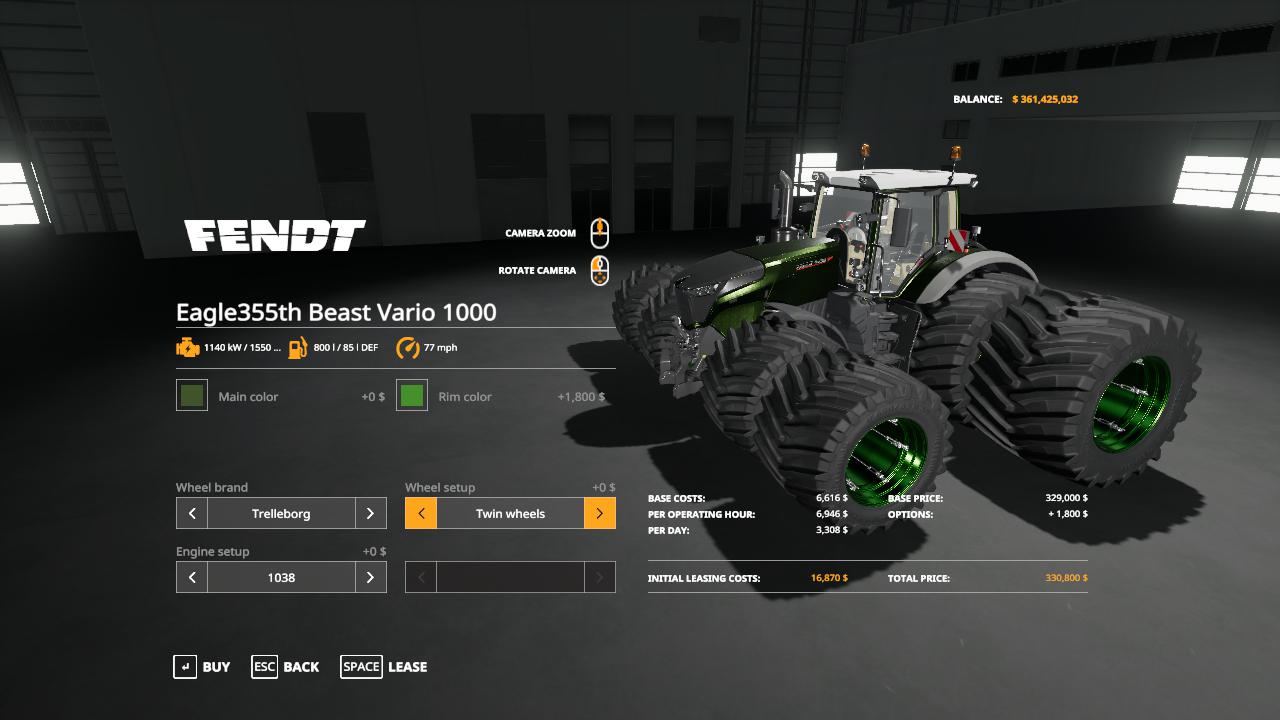Viewport: 1280px width, 720px height.
Task: Change the Main color swatch
Action: point(190,396)
